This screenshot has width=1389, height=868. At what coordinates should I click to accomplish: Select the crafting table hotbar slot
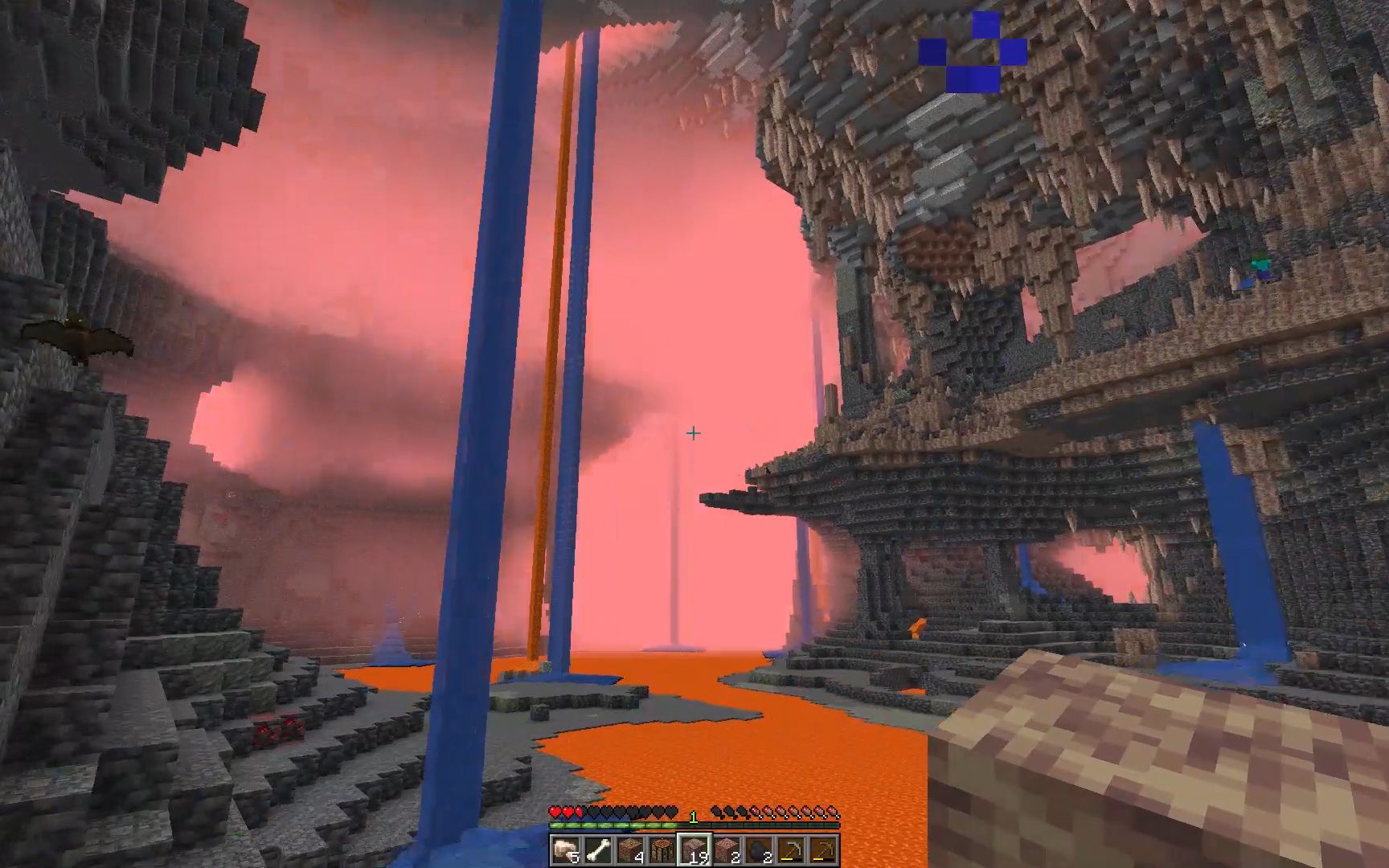pos(662,850)
